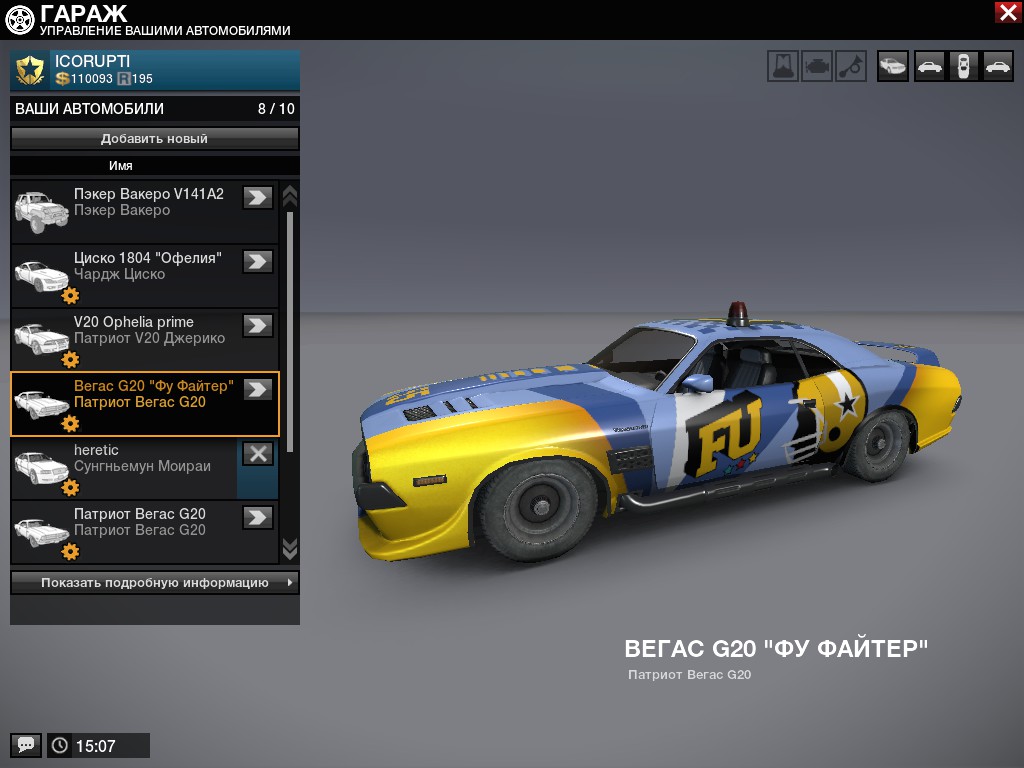1024x768 pixels.
Task: Click the arrow button beside V20 Ophelia prime
Action: (258, 325)
